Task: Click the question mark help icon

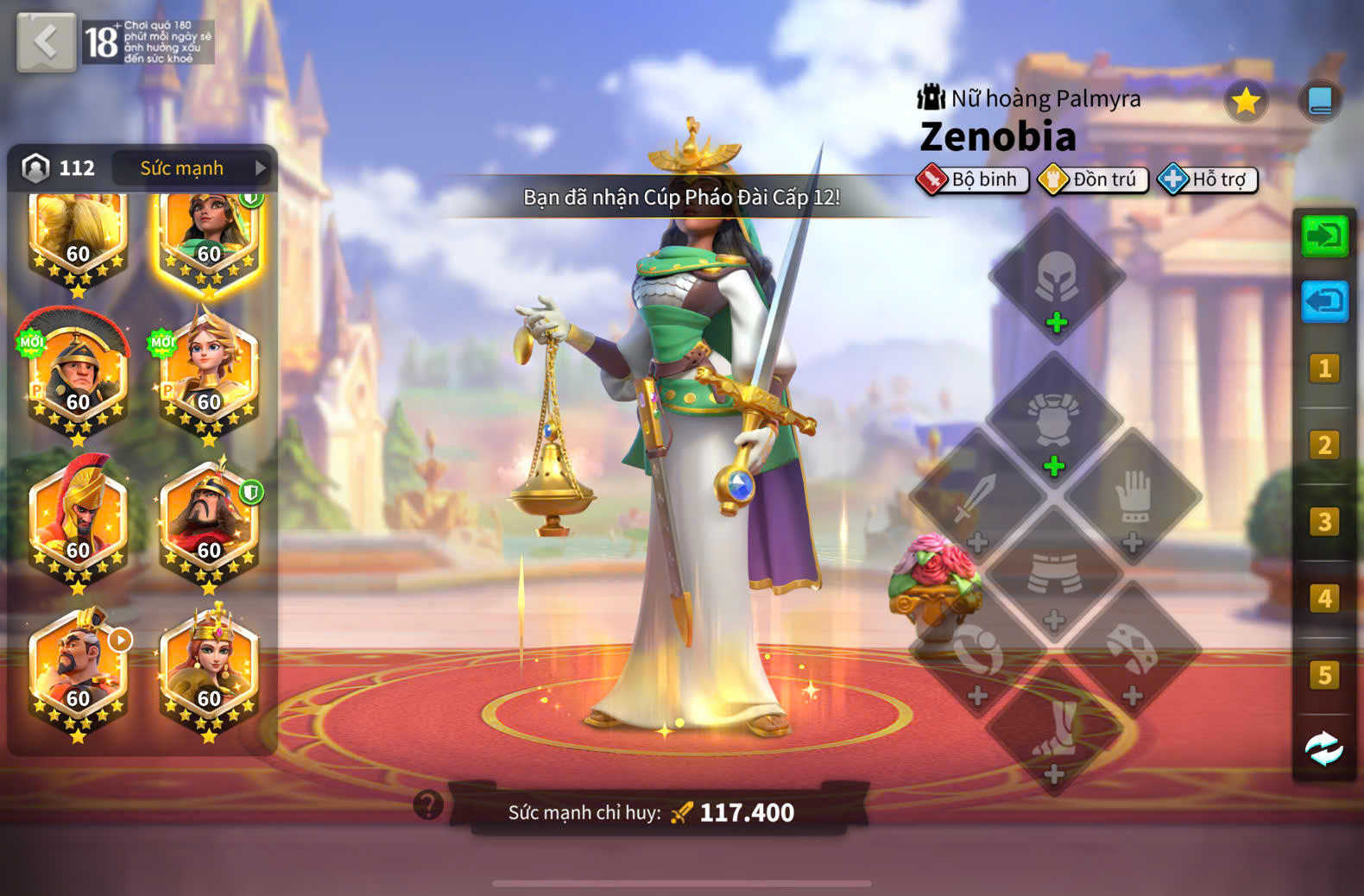Action: click(x=428, y=805)
